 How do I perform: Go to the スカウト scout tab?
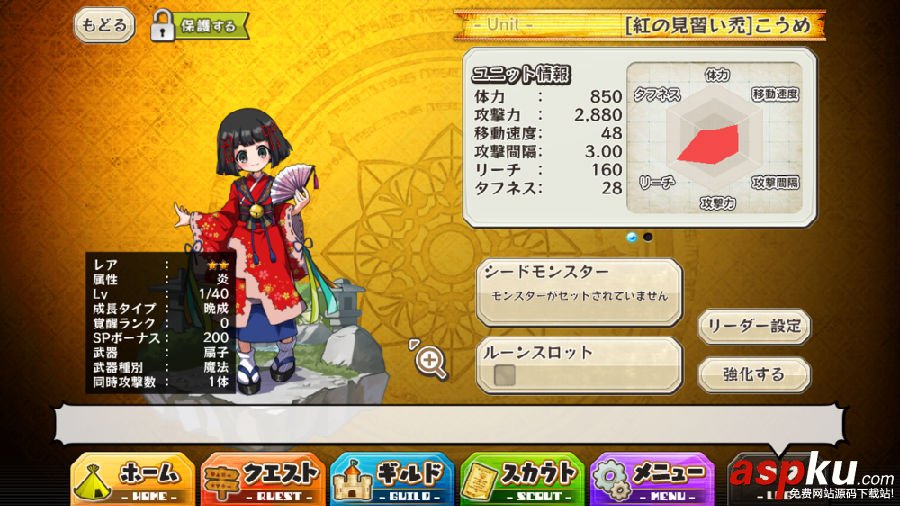pos(523,478)
